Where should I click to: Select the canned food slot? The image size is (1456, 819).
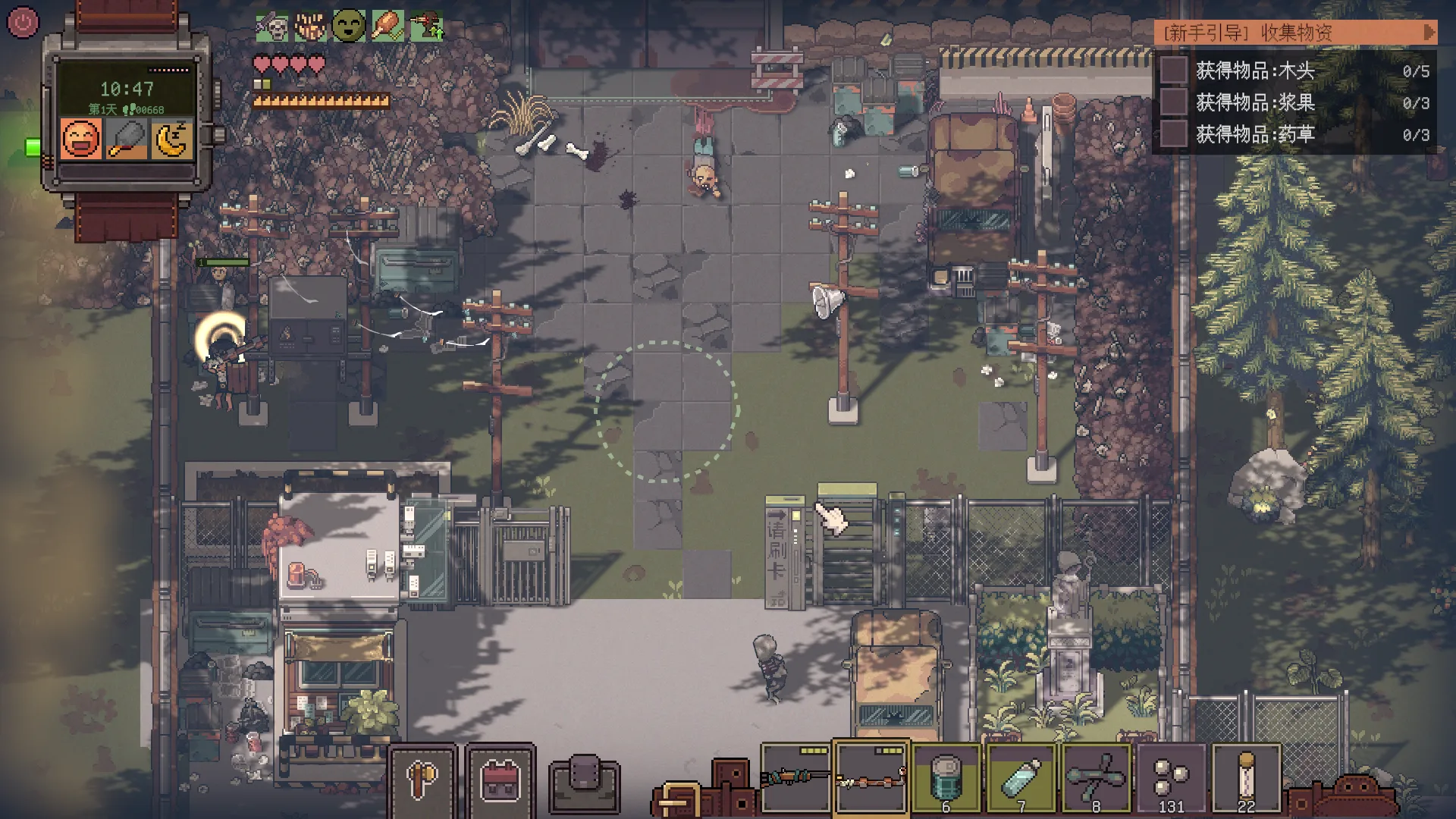[946, 778]
